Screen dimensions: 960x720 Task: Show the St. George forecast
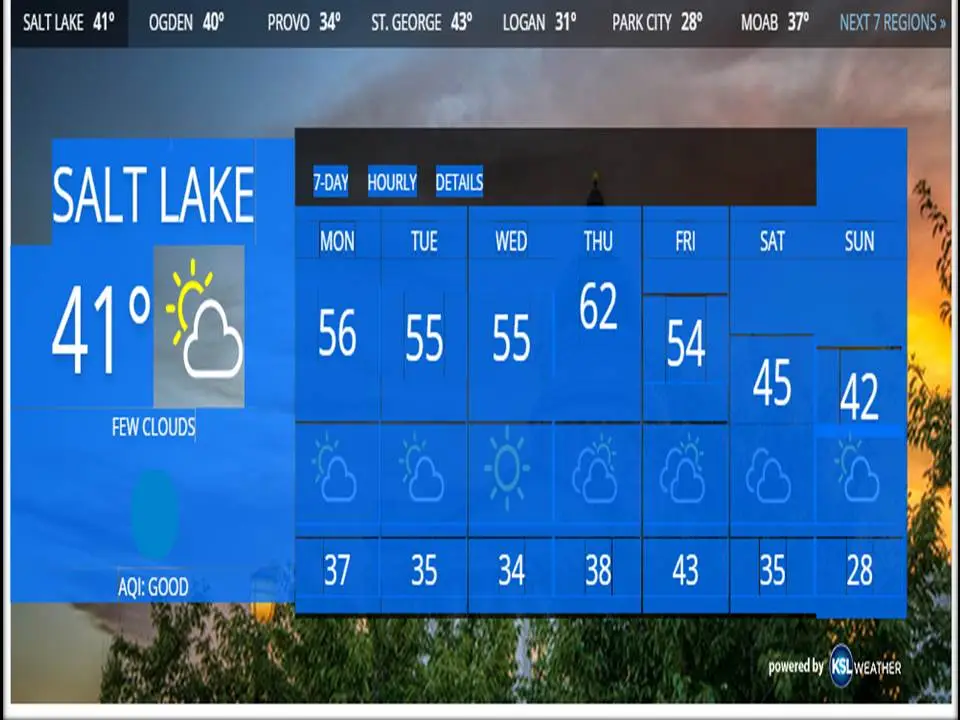[x=421, y=23]
